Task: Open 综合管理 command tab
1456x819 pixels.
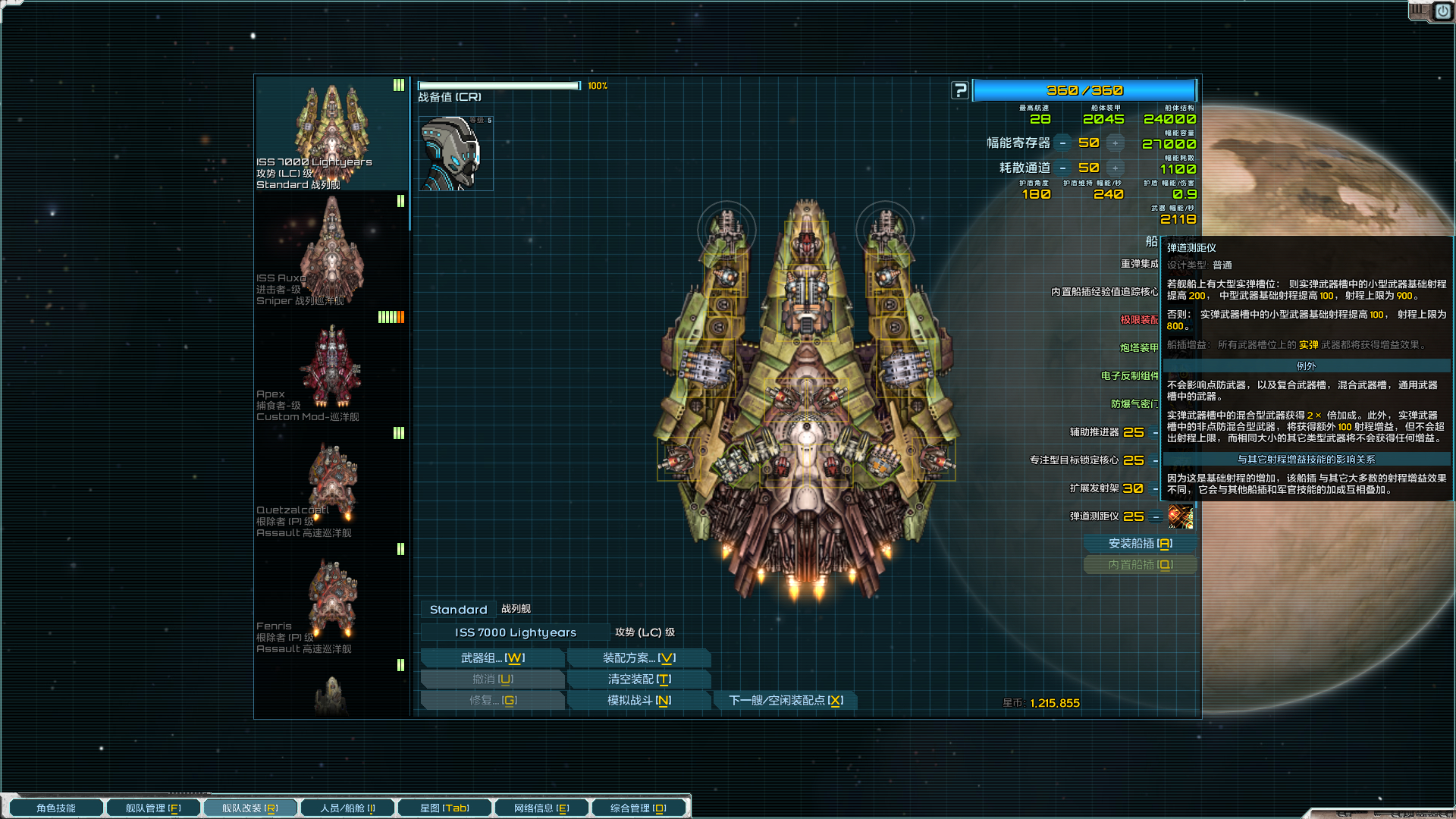Action: point(639,808)
